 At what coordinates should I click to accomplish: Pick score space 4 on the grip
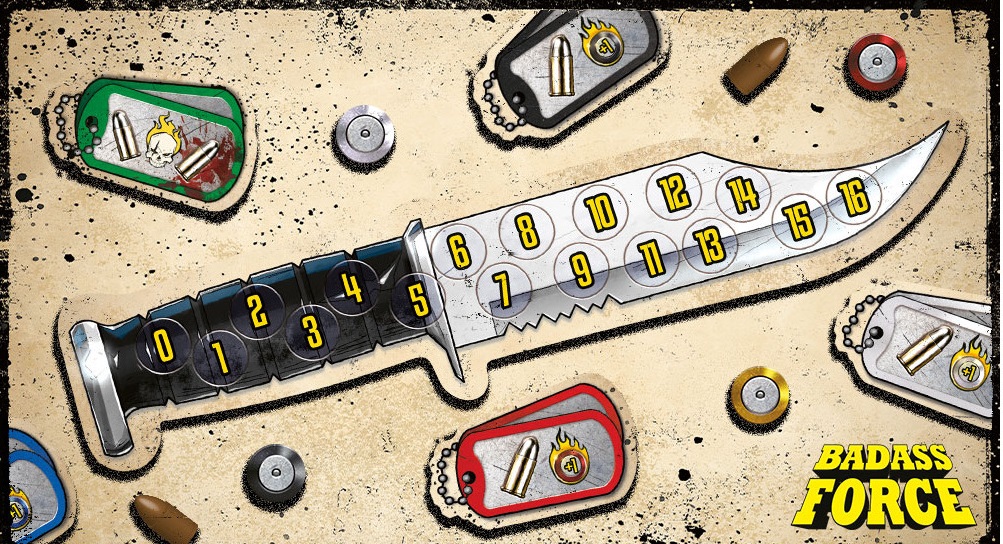[x=351, y=288]
